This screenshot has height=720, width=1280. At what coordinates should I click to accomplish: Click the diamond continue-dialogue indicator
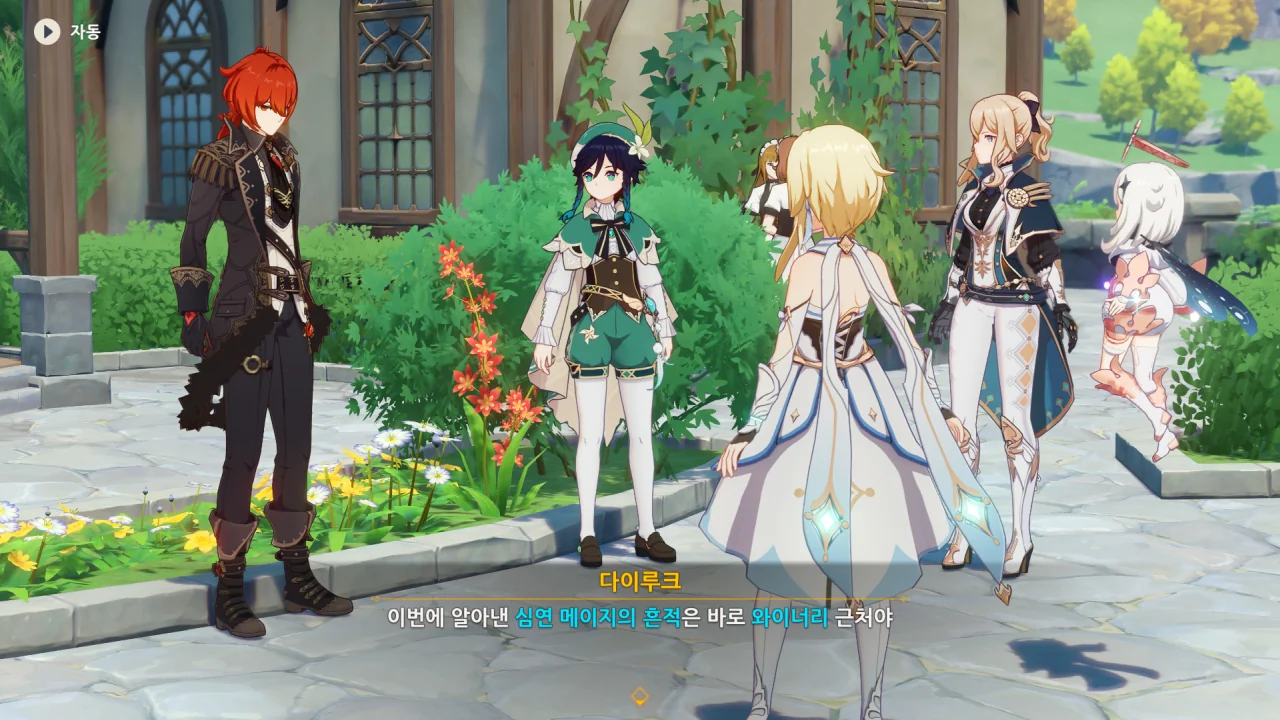pos(640,696)
